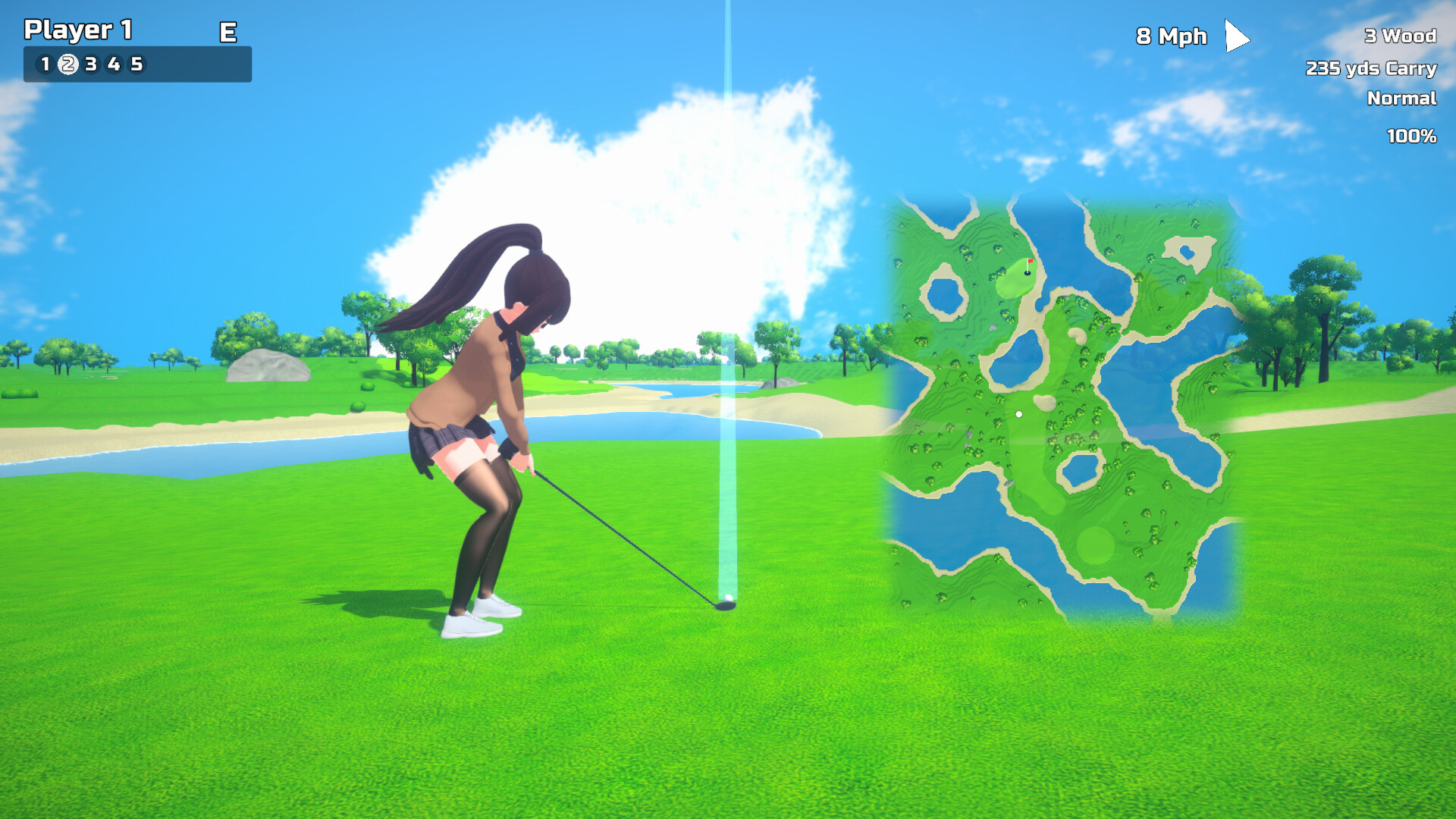Toggle the highlighted hole 2 marker
The height and width of the screenshot is (819, 1456).
(x=68, y=65)
